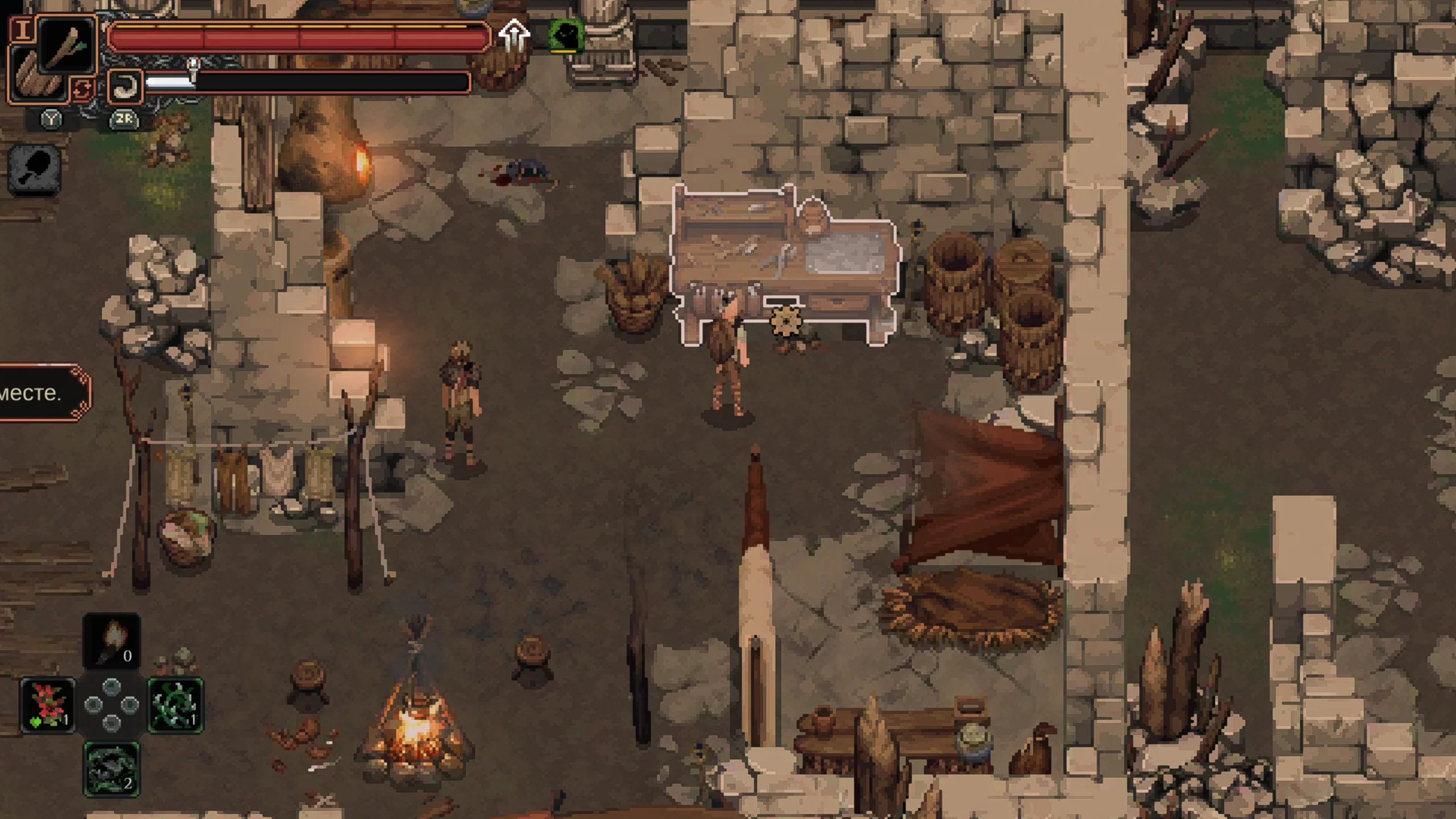
Task: Activate the hook ability icon
Action: coord(124,86)
